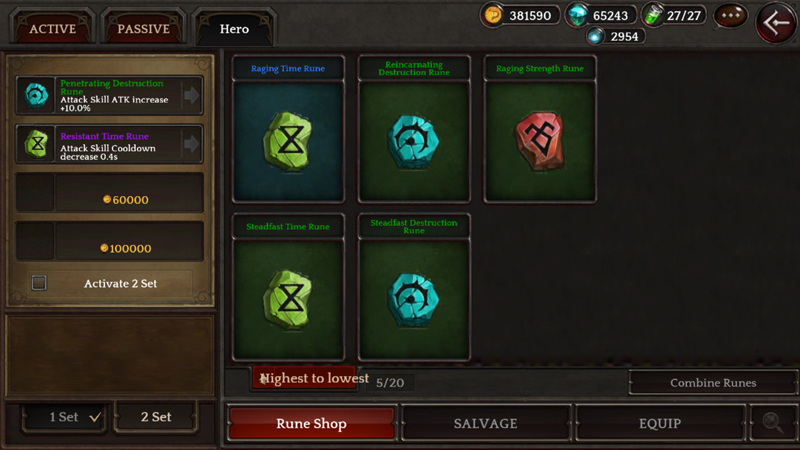Image resolution: width=800 pixels, height=450 pixels.
Task: Switch to the ACTIVE tab
Action: pos(53,28)
